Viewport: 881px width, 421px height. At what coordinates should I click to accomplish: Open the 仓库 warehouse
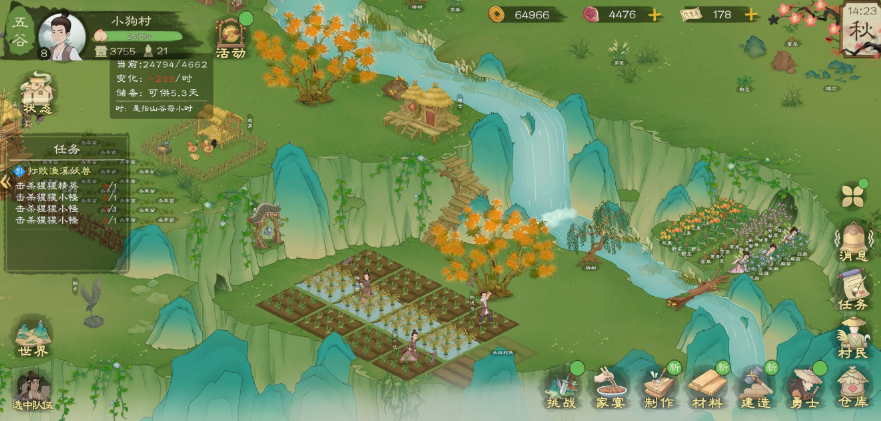click(x=852, y=387)
